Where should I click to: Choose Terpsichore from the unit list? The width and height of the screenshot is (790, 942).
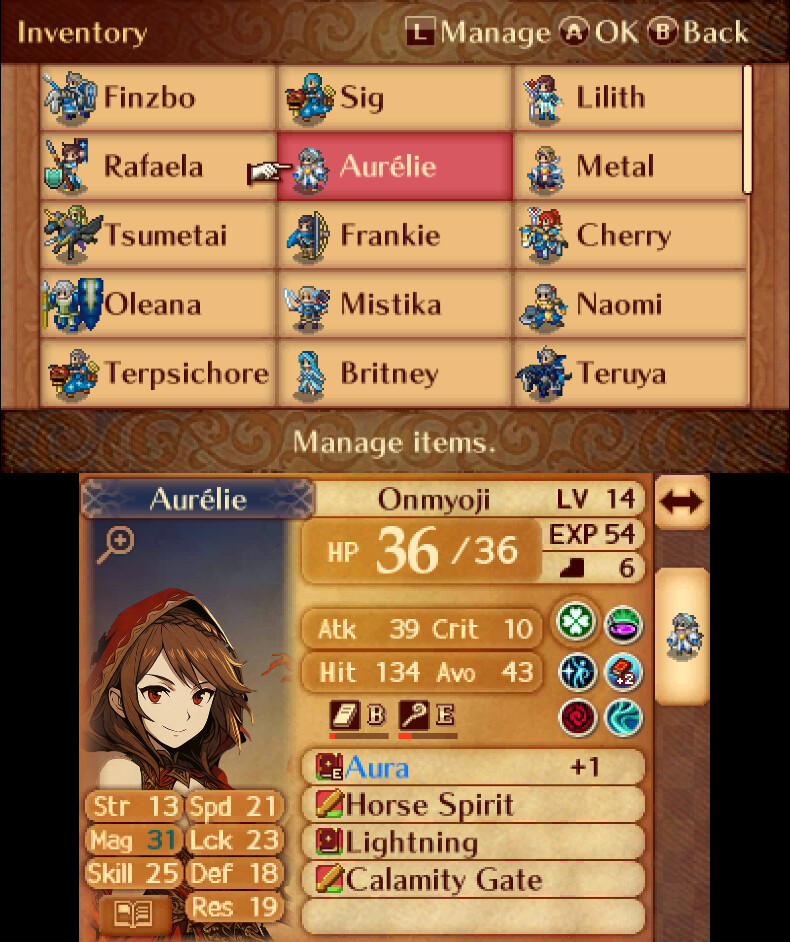click(158, 374)
